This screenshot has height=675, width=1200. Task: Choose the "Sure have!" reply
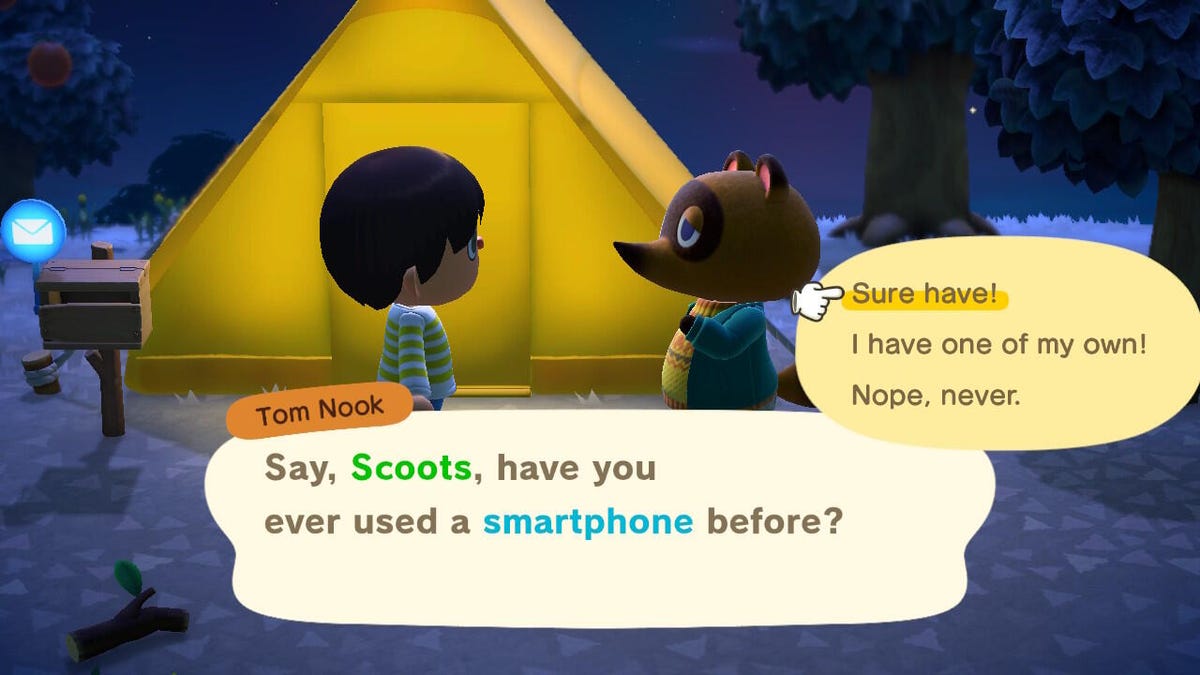click(924, 295)
